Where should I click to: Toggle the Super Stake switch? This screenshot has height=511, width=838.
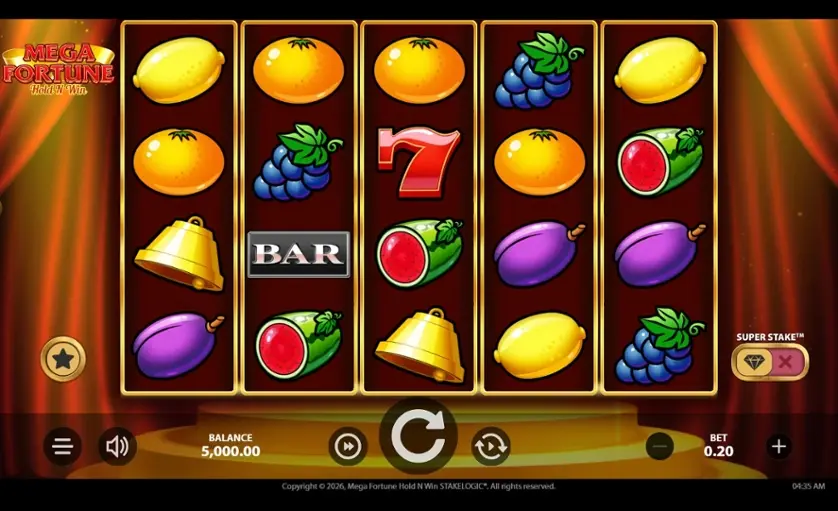coord(769,362)
